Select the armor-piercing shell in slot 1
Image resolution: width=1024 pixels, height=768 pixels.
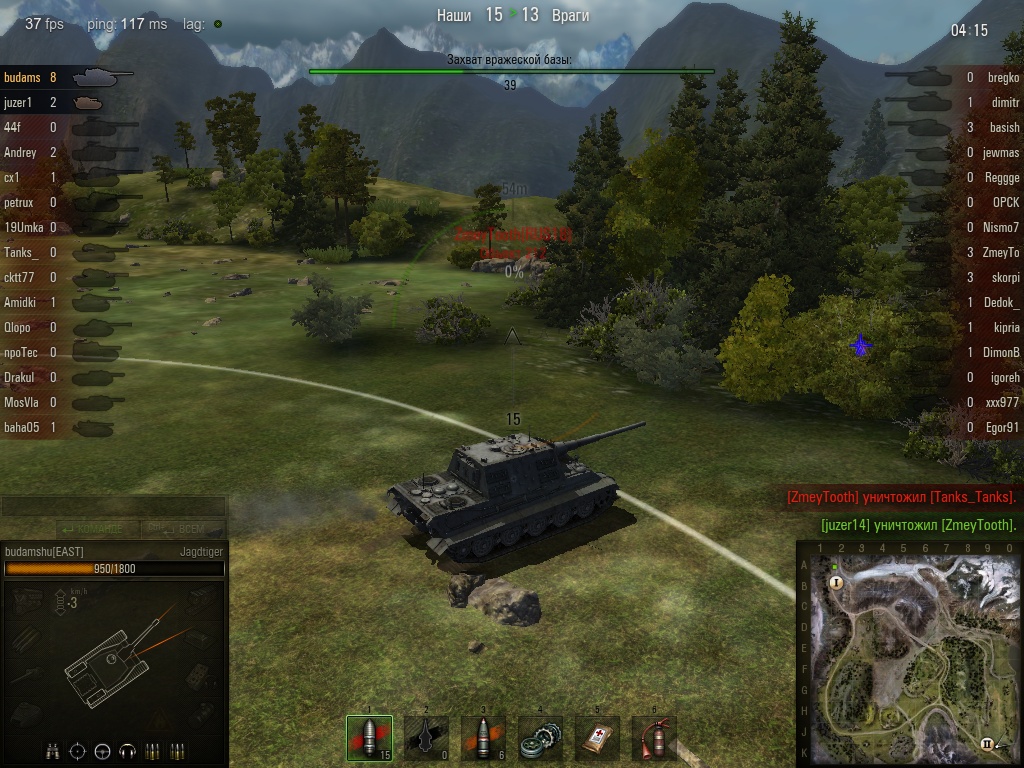click(369, 739)
